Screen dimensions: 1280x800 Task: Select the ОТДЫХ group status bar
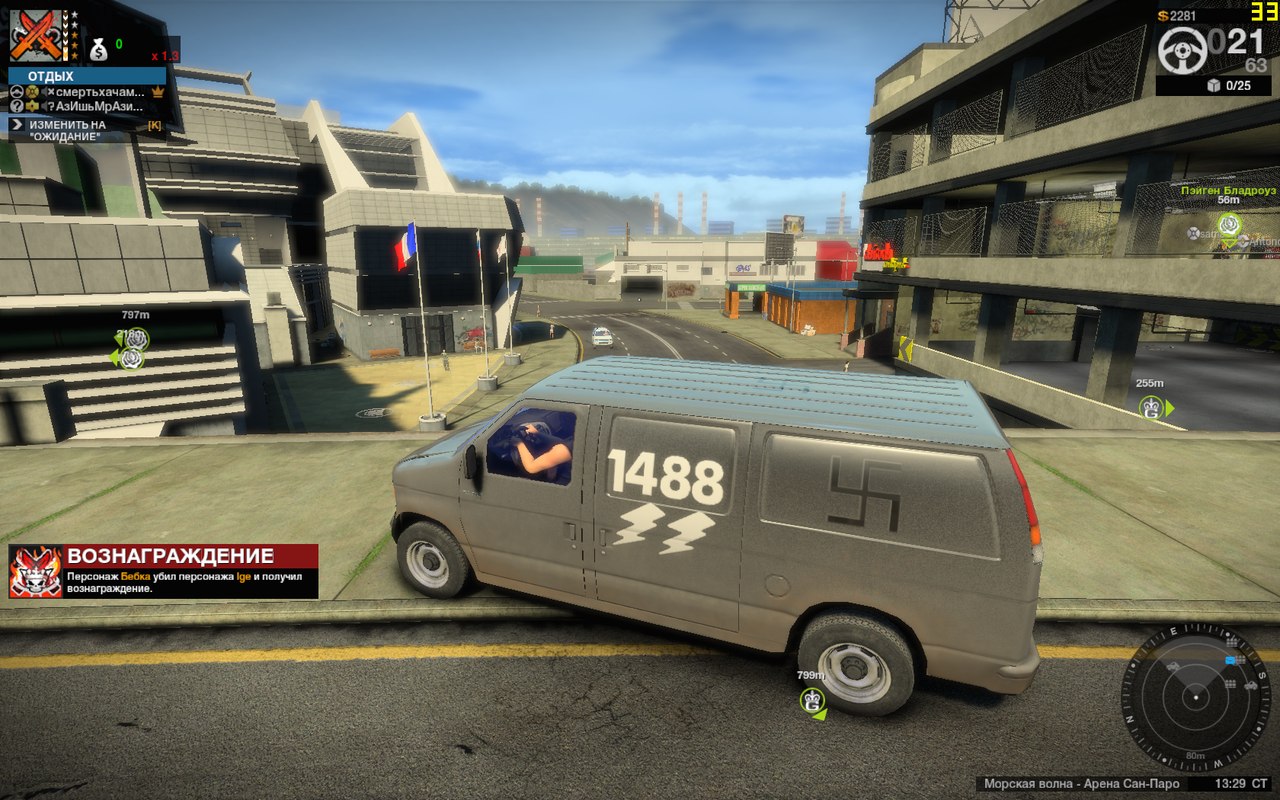coord(87,76)
